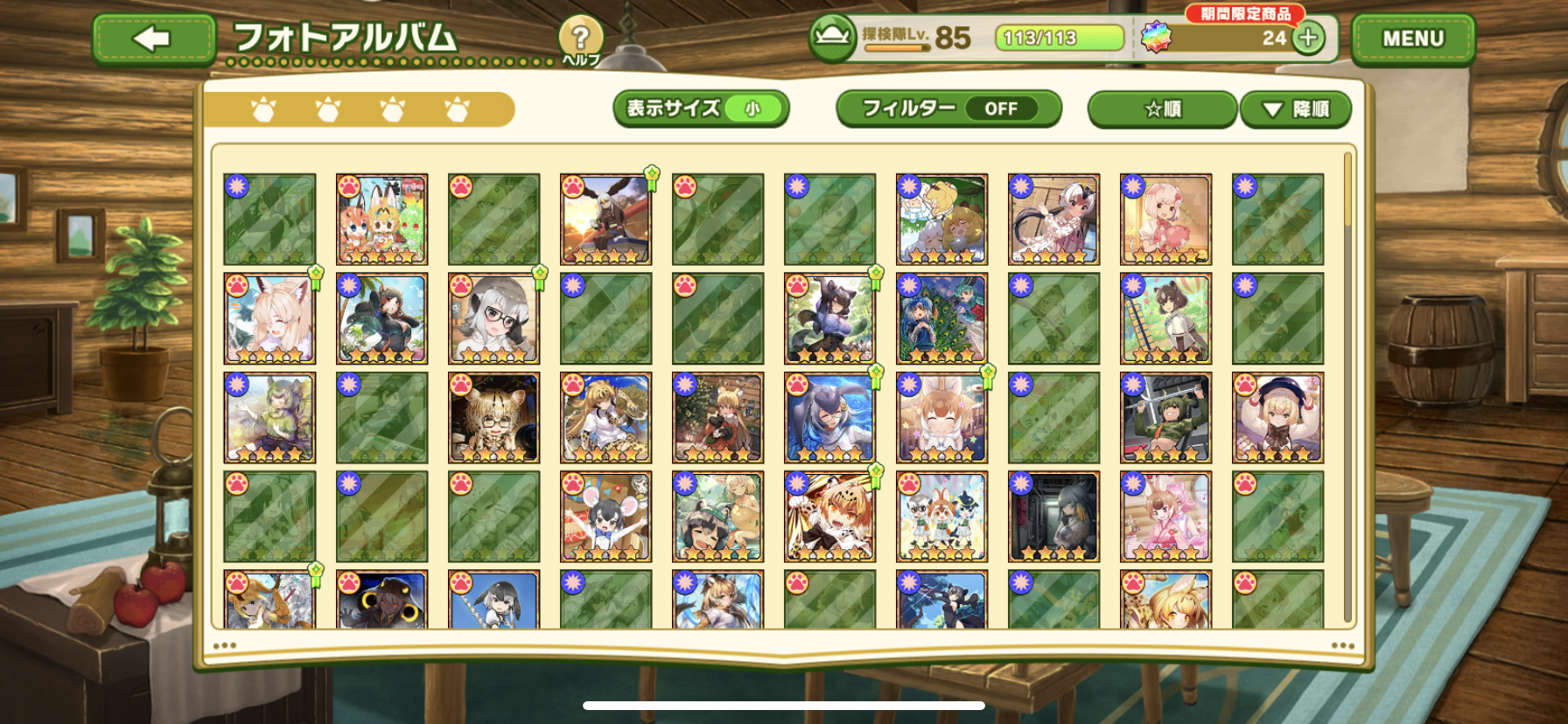The image size is (1568, 724).
Task: Select the white fox girl photo
Action: pos(269,318)
